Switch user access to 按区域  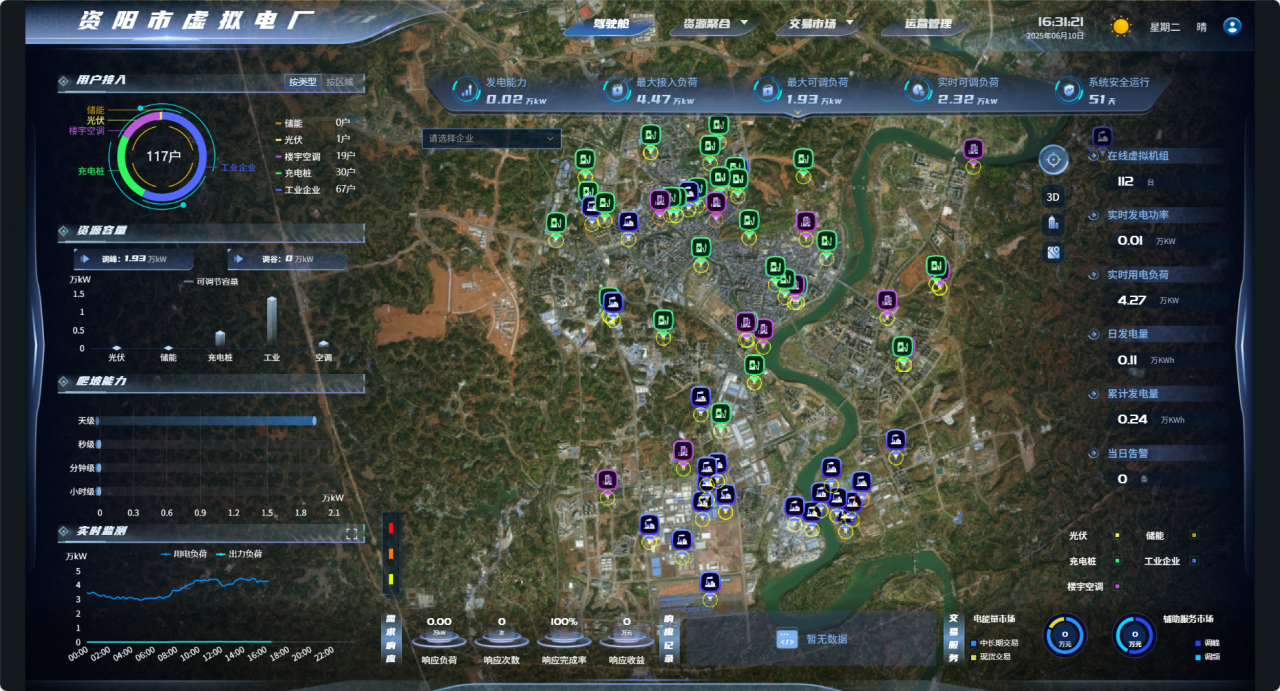[x=340, y=82]
